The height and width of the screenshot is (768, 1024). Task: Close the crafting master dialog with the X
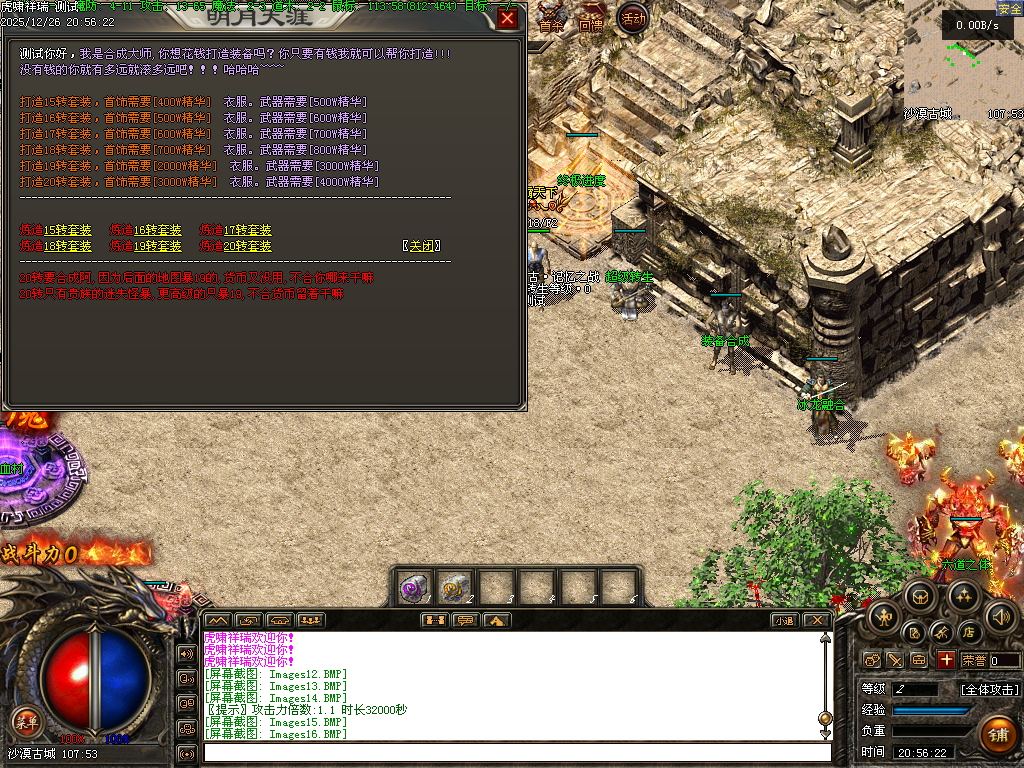(x=508, y=19)
